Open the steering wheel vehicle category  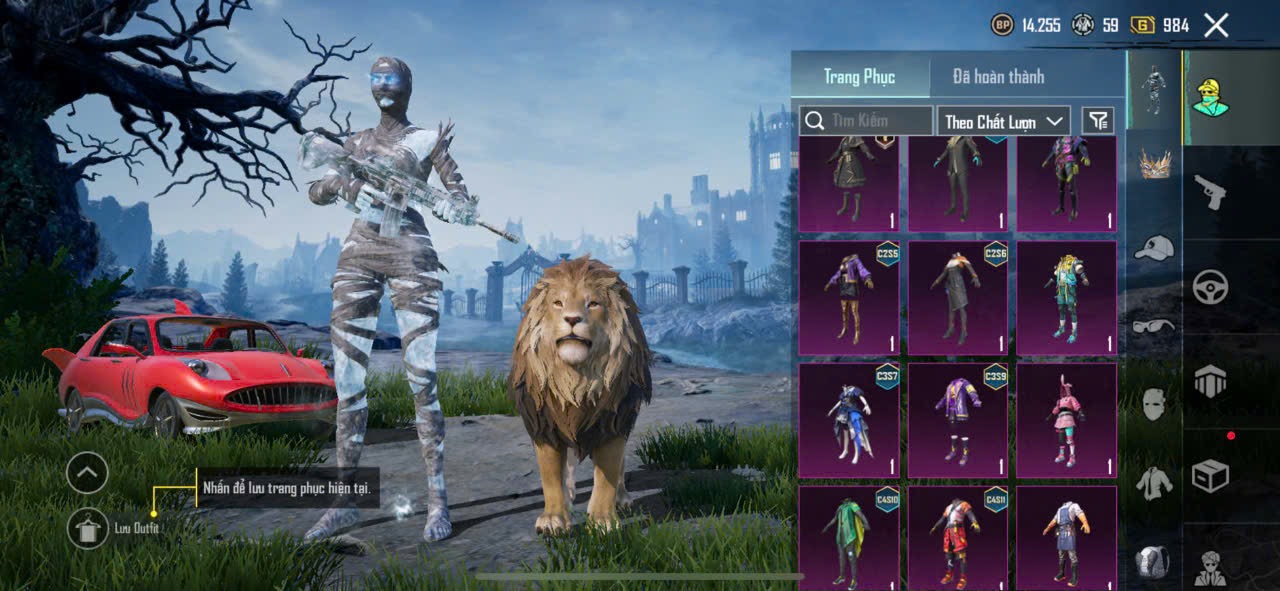pyautogui.click(x=1210, y=287)
